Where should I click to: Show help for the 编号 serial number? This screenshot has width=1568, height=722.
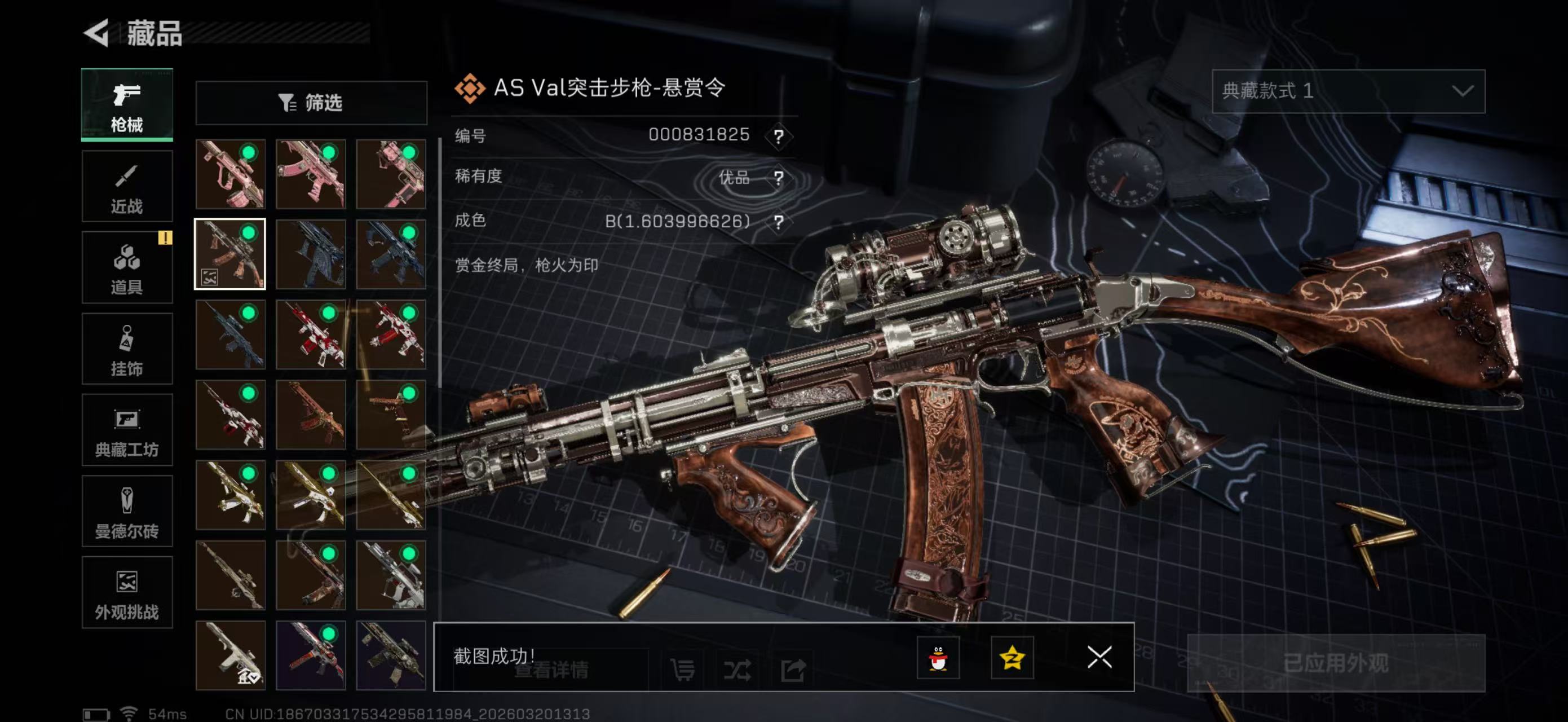coord(779,136)
